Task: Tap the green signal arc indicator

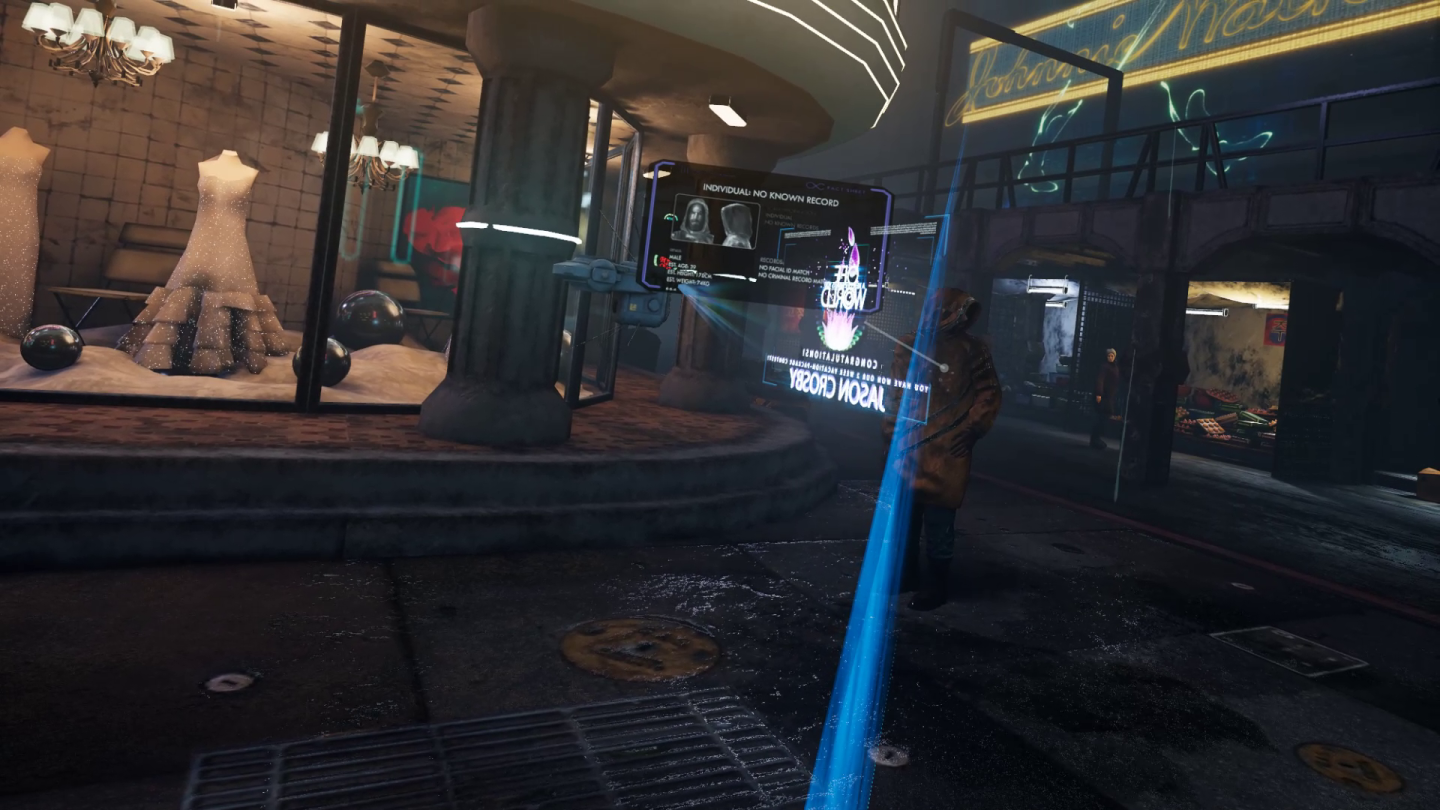Action: tap(669, 216)
